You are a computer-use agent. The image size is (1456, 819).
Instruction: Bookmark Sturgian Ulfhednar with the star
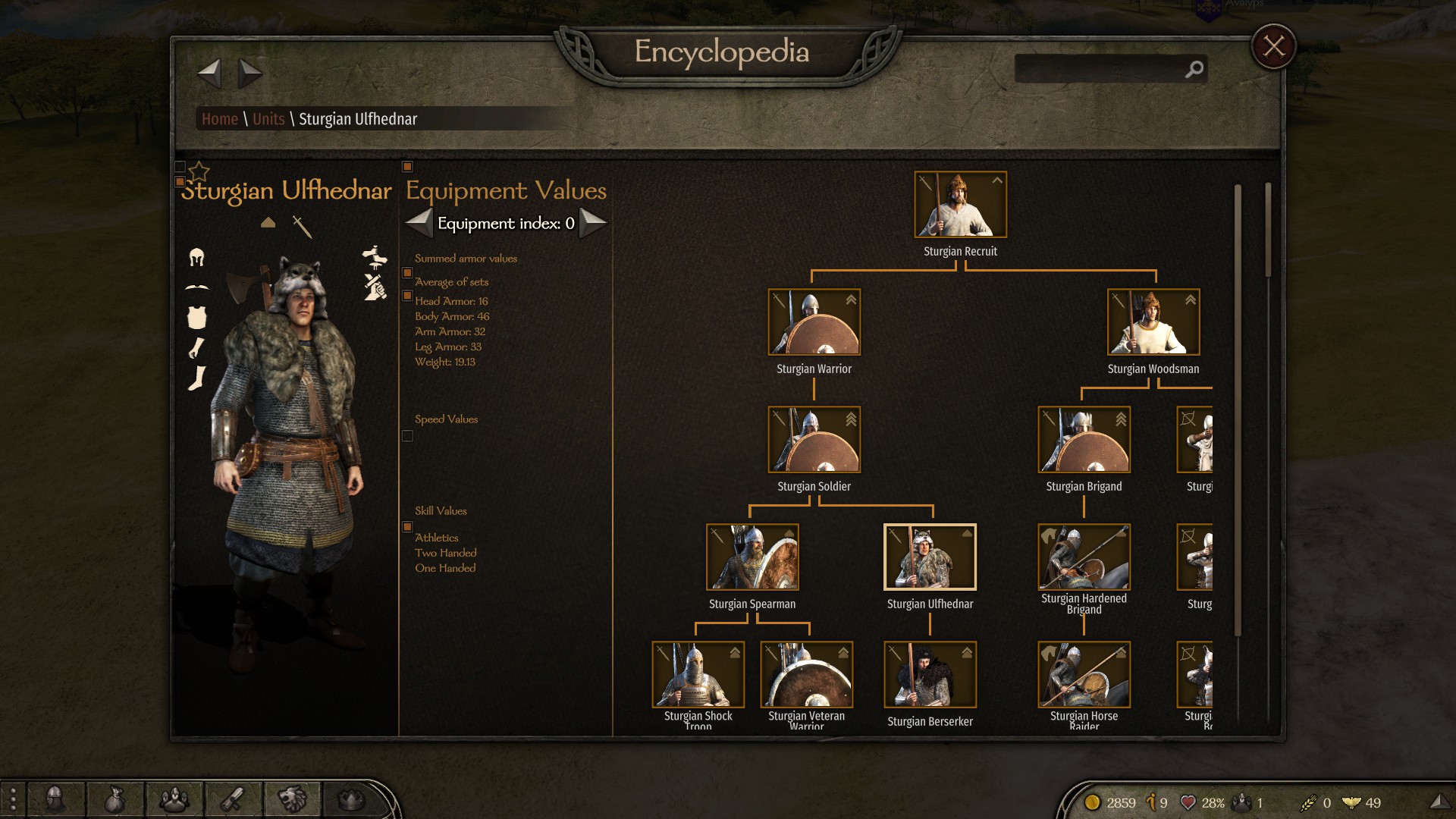(199, 171)
